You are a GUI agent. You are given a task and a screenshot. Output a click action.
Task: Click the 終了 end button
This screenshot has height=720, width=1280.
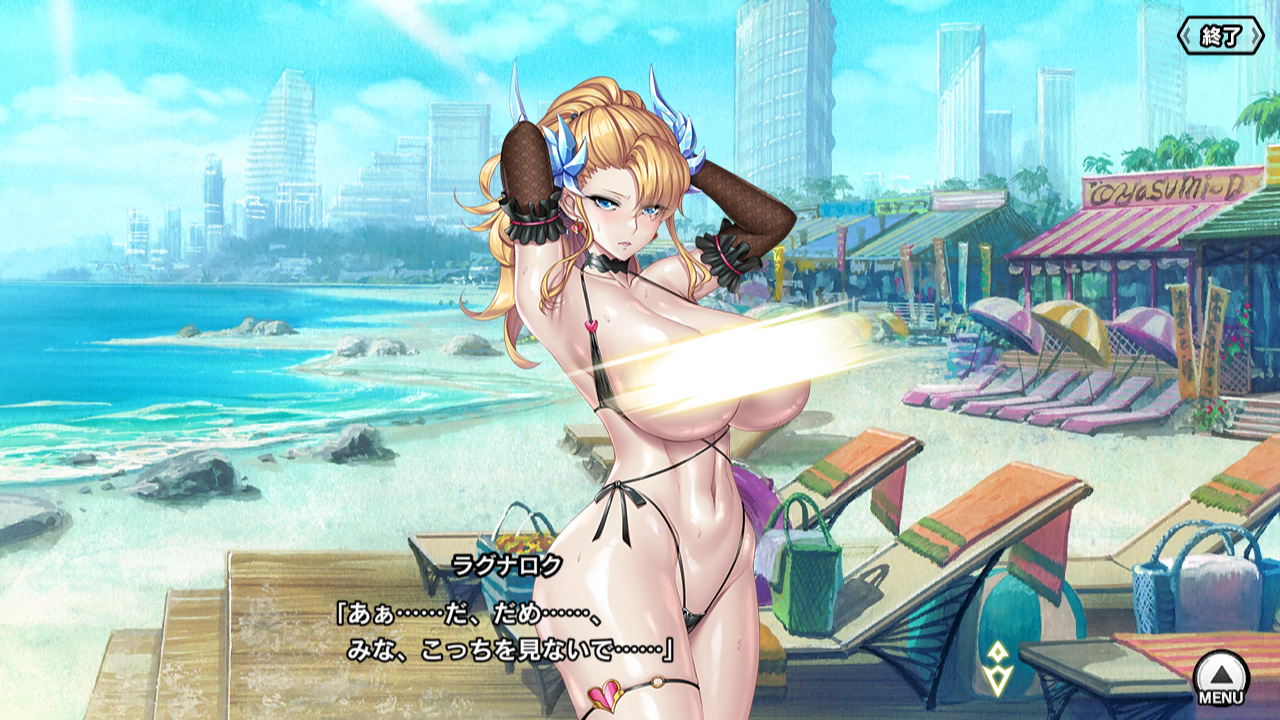pyautogui.click(x=1220, y=37)
